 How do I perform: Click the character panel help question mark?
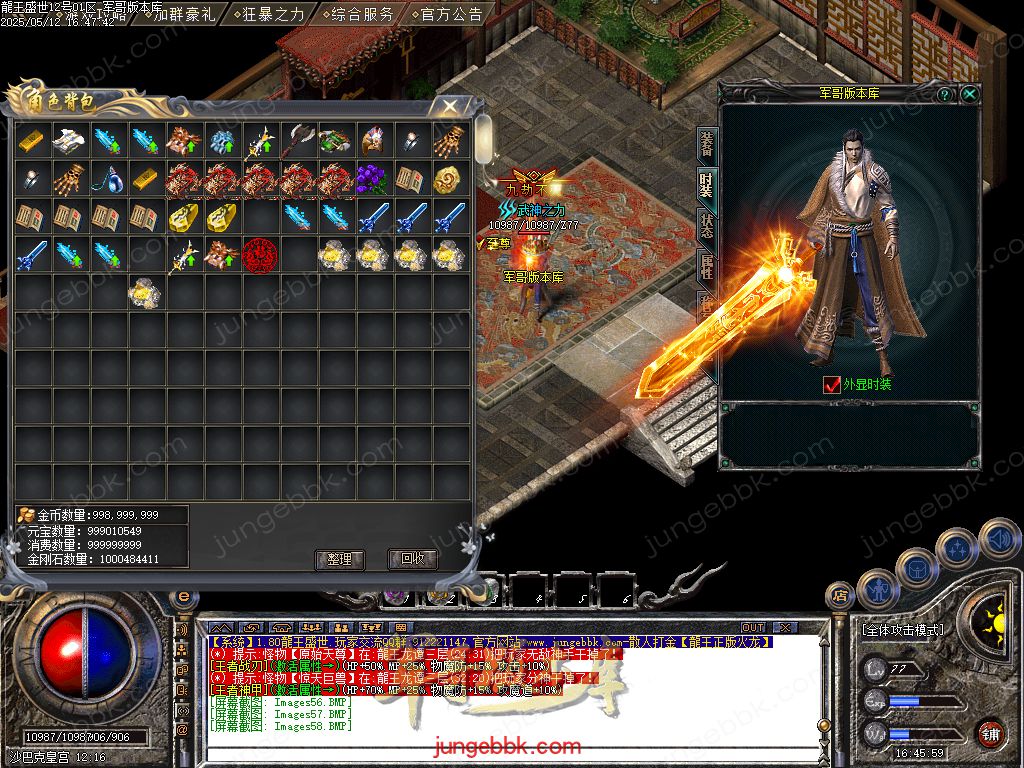[945, 94]
